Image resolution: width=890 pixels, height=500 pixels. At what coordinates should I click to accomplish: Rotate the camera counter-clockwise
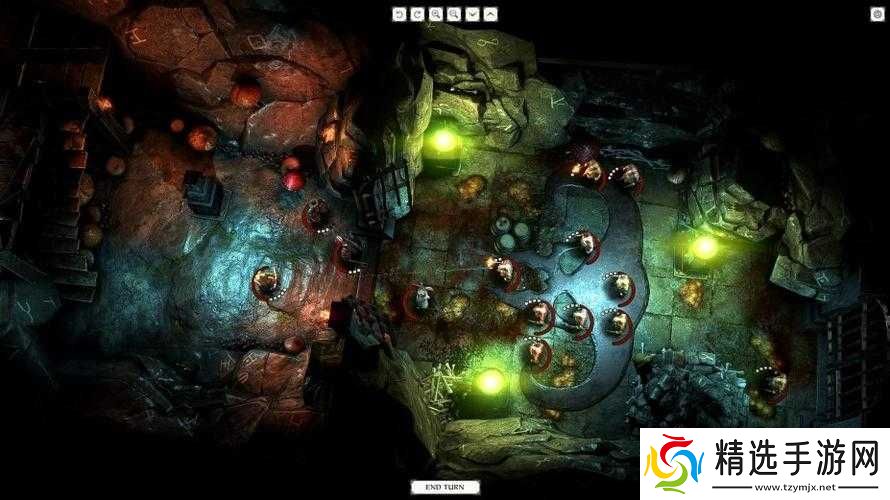click(400, 14)
